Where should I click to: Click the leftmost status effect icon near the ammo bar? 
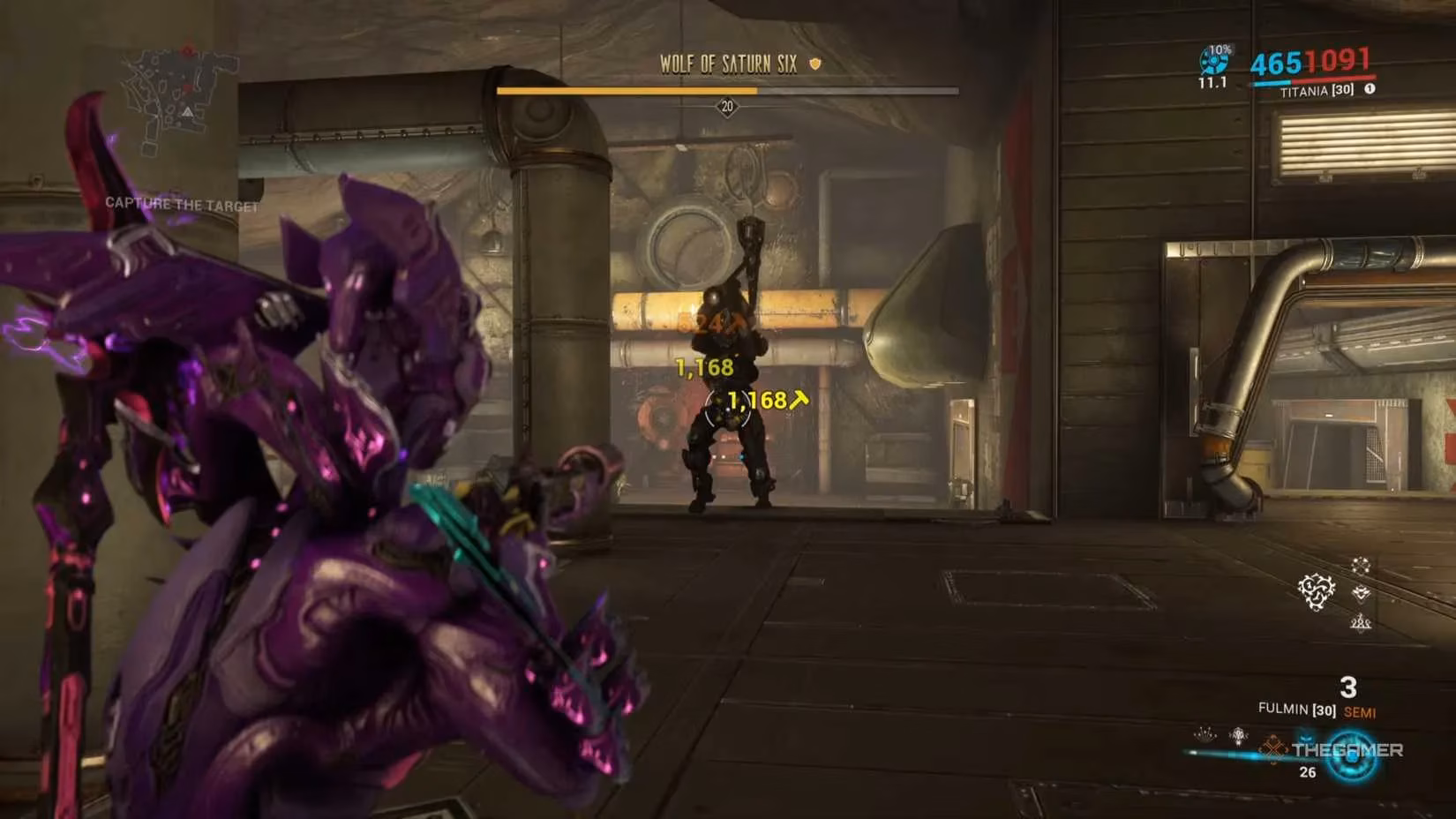(x=1204, y=734)
